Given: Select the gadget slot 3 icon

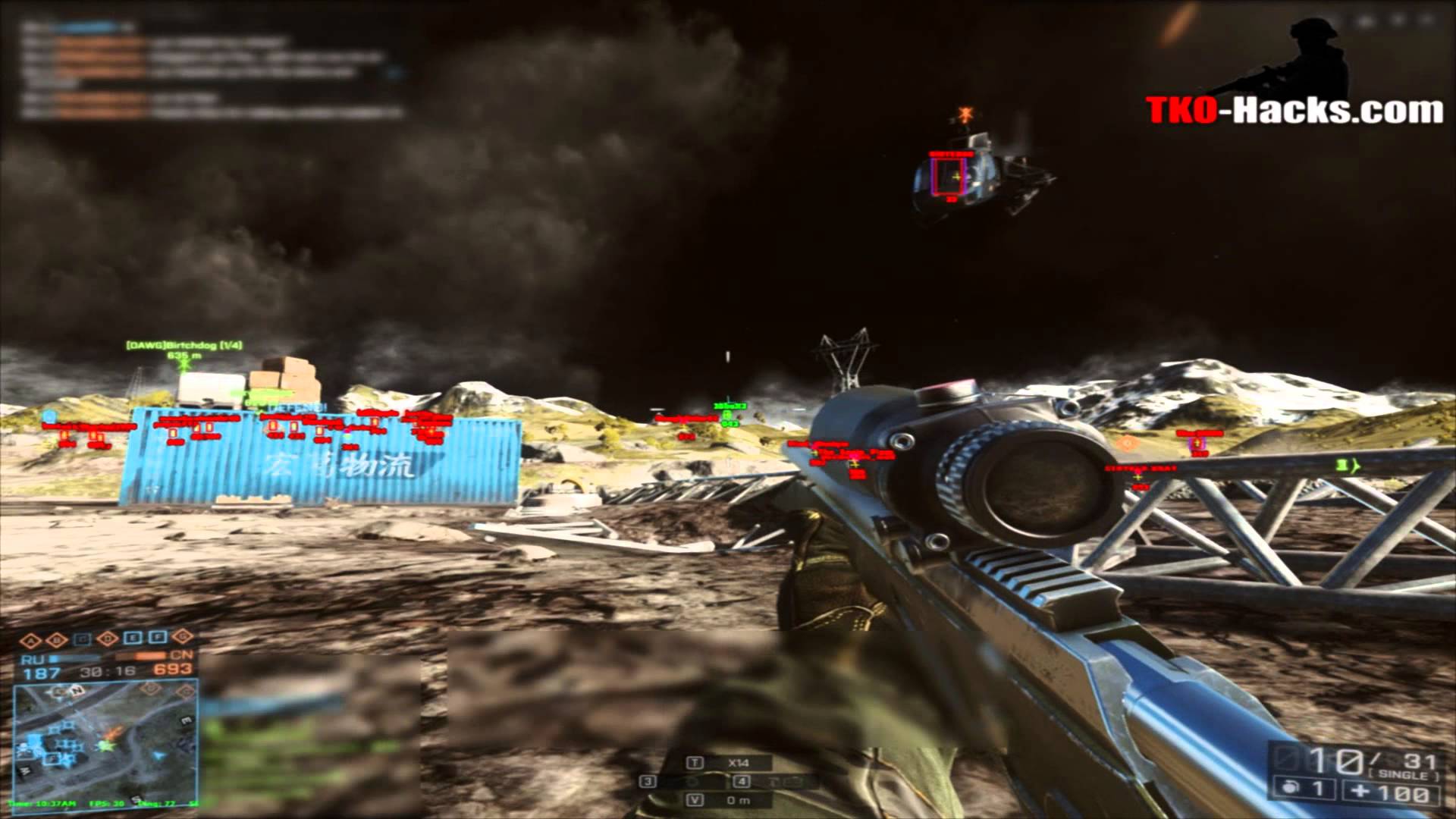Looking at the screenshot, I should point(647,781).
